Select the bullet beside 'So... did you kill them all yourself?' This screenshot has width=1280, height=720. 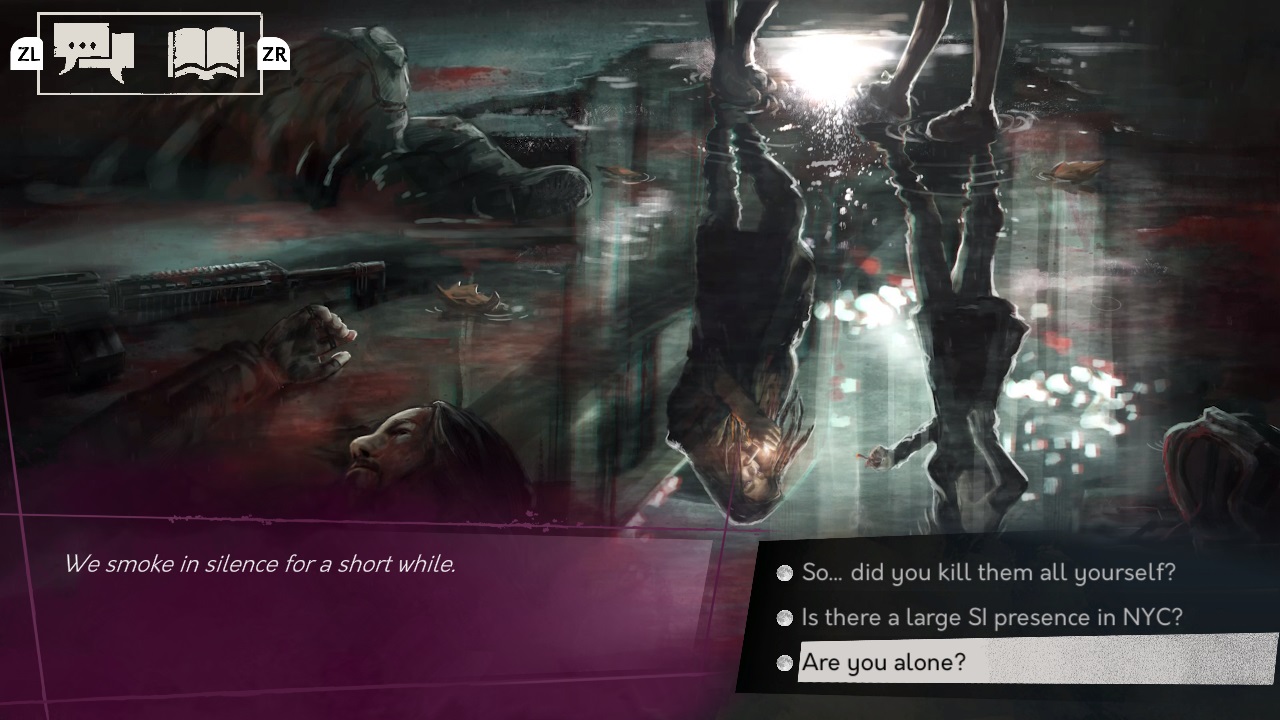tap(784, 573)
